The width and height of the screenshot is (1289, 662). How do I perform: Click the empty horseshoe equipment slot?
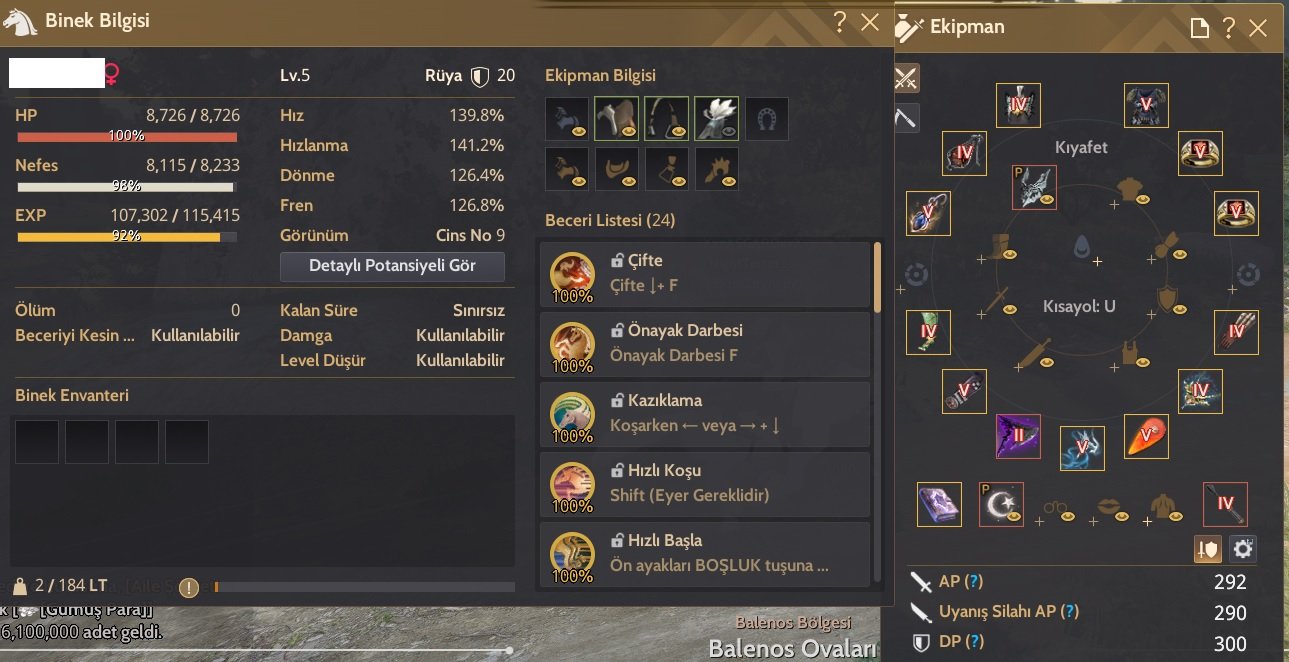click(x=766, y=118)
